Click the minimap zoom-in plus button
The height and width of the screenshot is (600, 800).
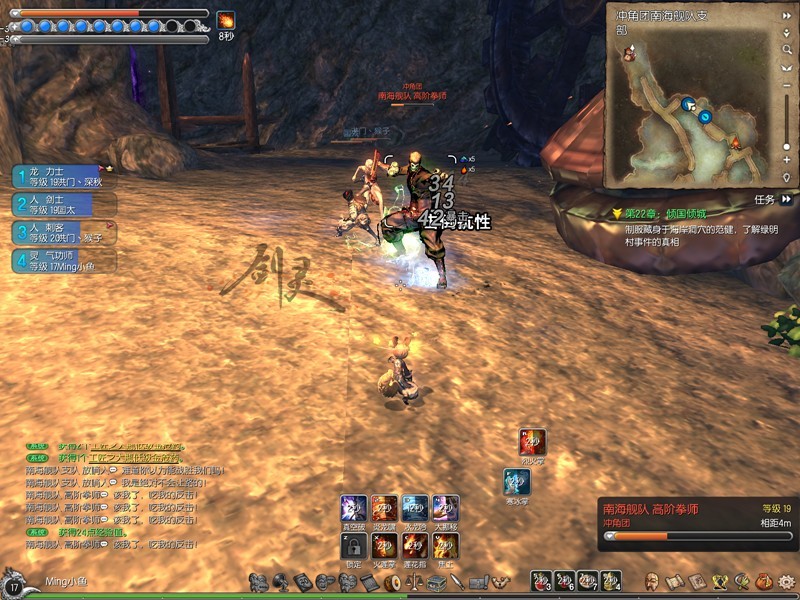click(x=787, y=160)
